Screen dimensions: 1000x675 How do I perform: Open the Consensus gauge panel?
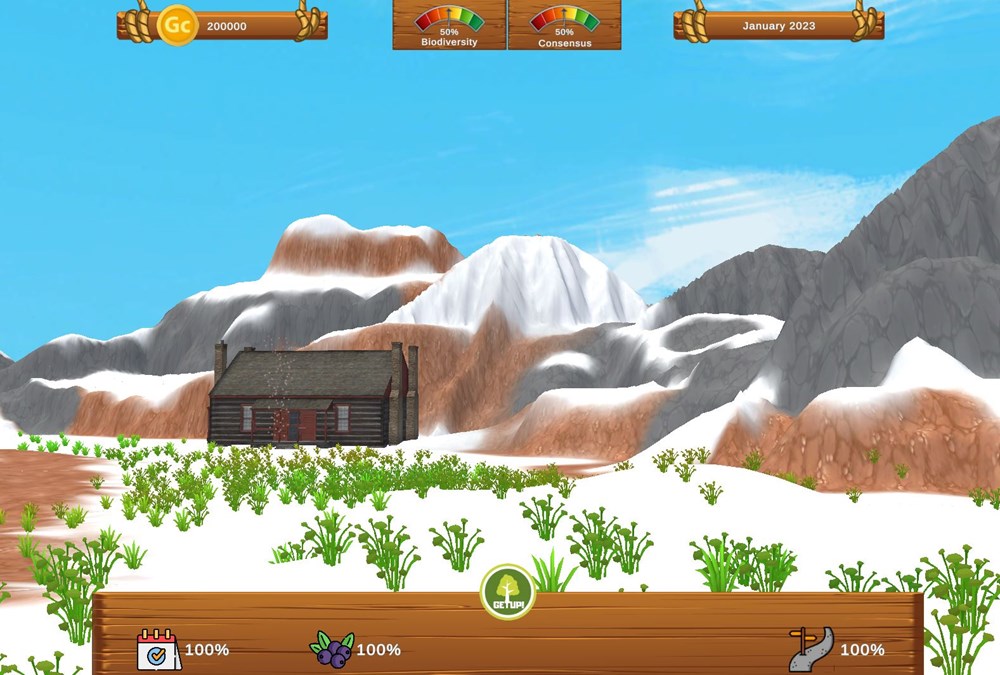click(564, 25)
